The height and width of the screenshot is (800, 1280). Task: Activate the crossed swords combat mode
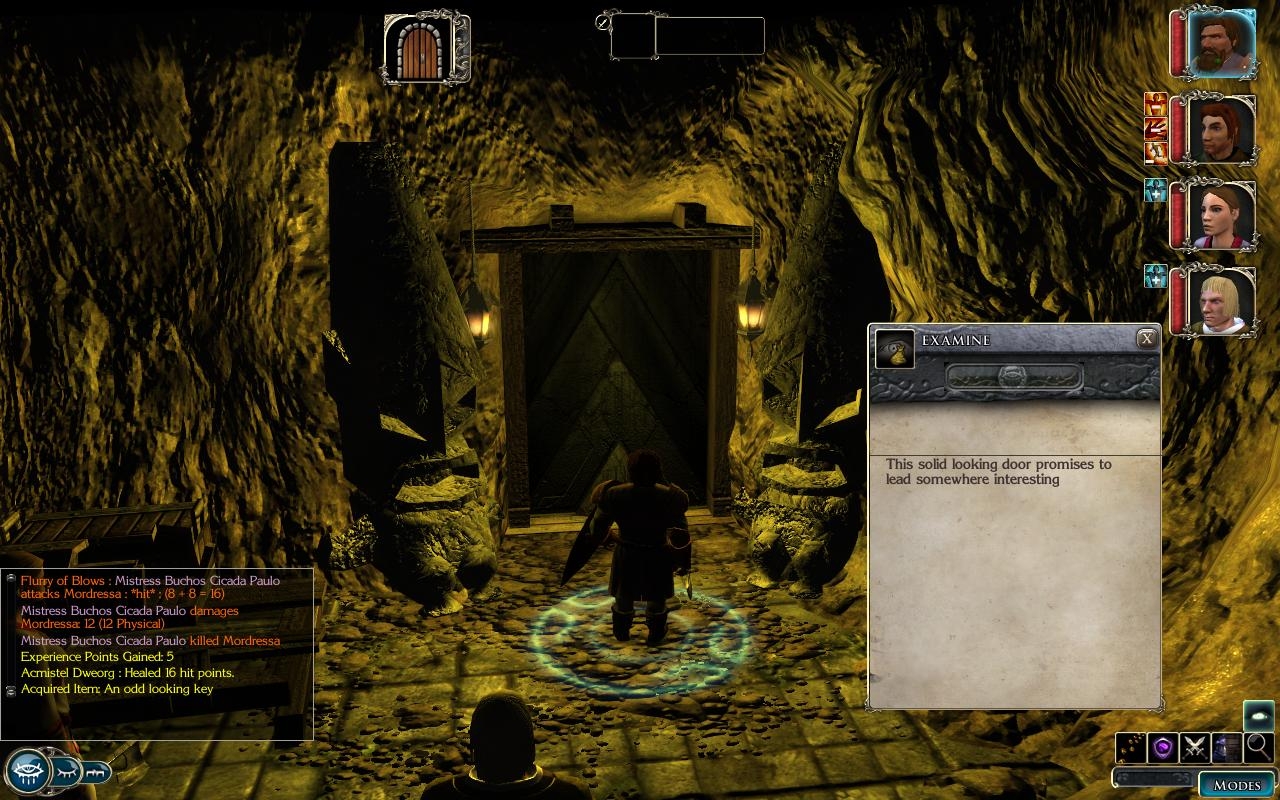coord(1194,747)
